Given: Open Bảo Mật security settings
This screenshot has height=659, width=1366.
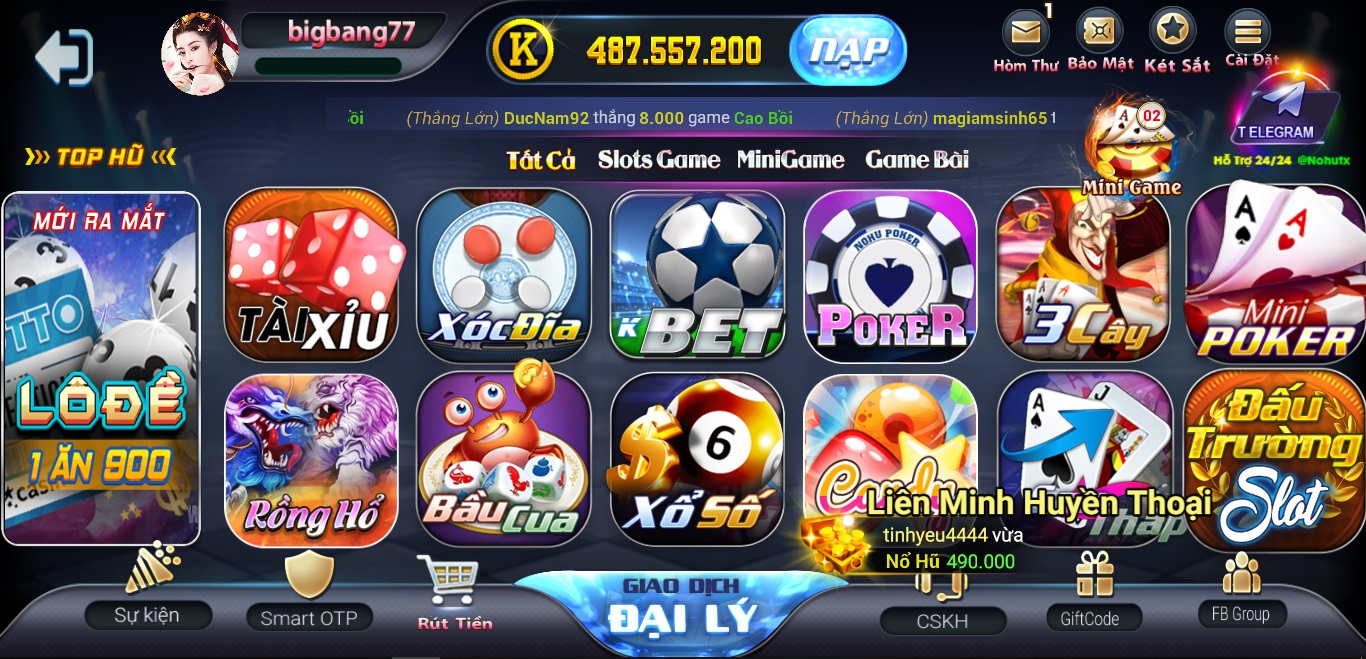Looking at the screenshot, I should [x=1099, y=40].
